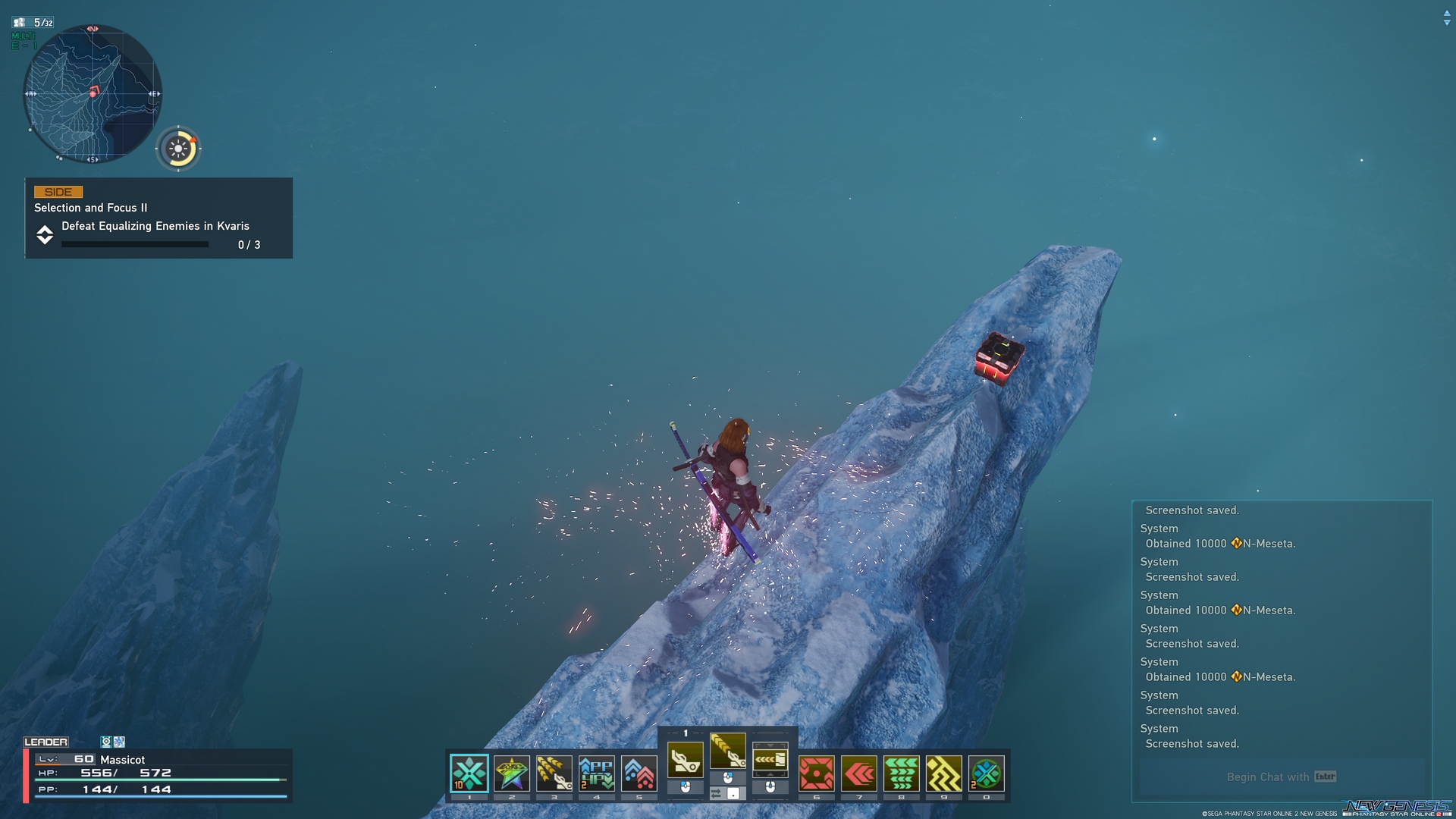This screenshot has width=1456, height=819.
Task: Click the weapon palette swap arrows button
Action: pos(717,793)
